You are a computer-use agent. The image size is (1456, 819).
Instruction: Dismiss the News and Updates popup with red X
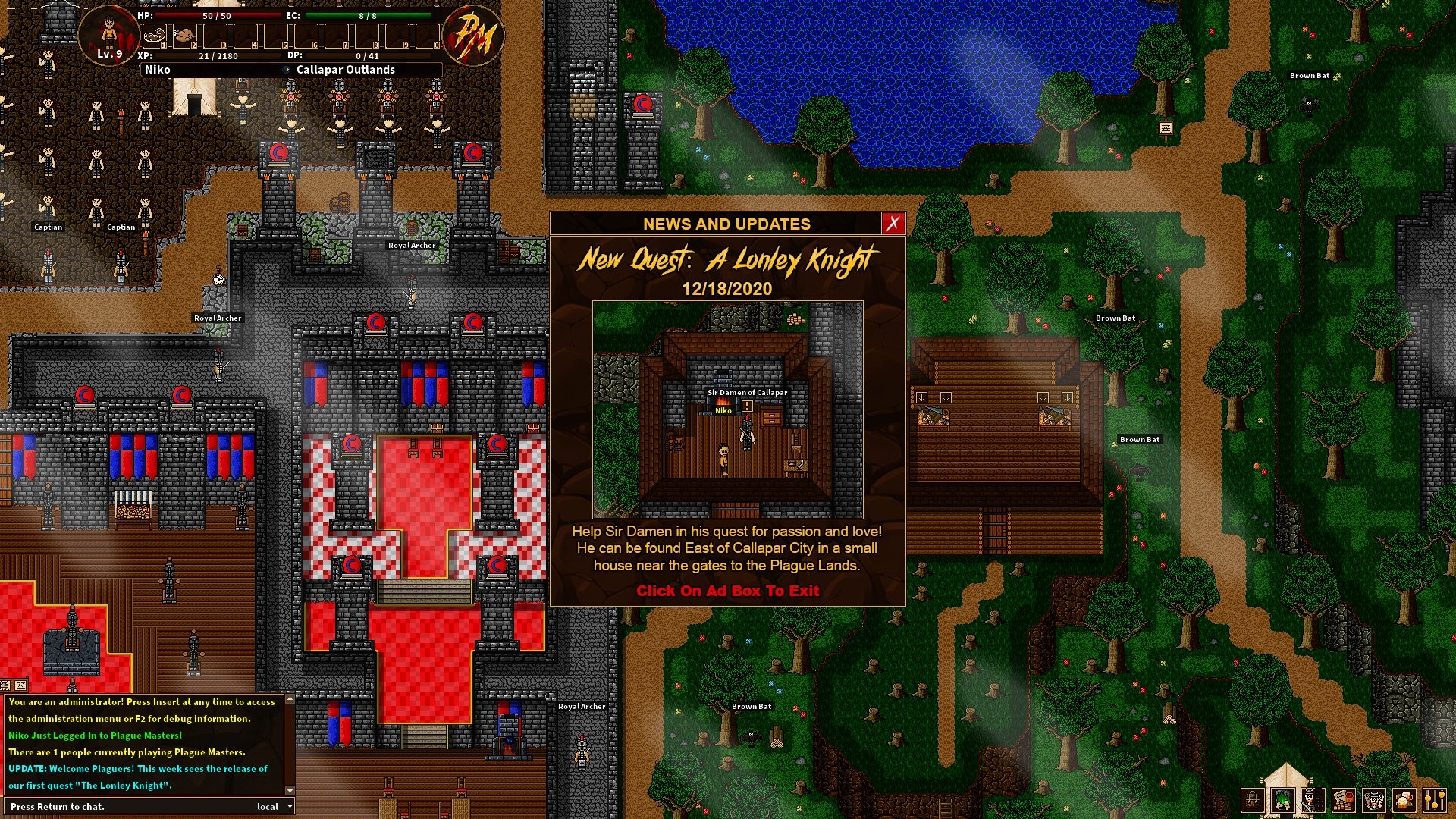(893, 223)
